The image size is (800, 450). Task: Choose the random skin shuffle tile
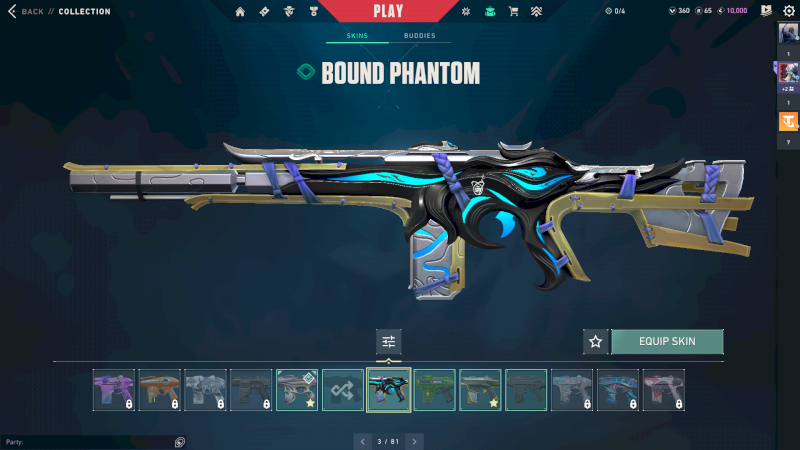click(x=343, y=390)
